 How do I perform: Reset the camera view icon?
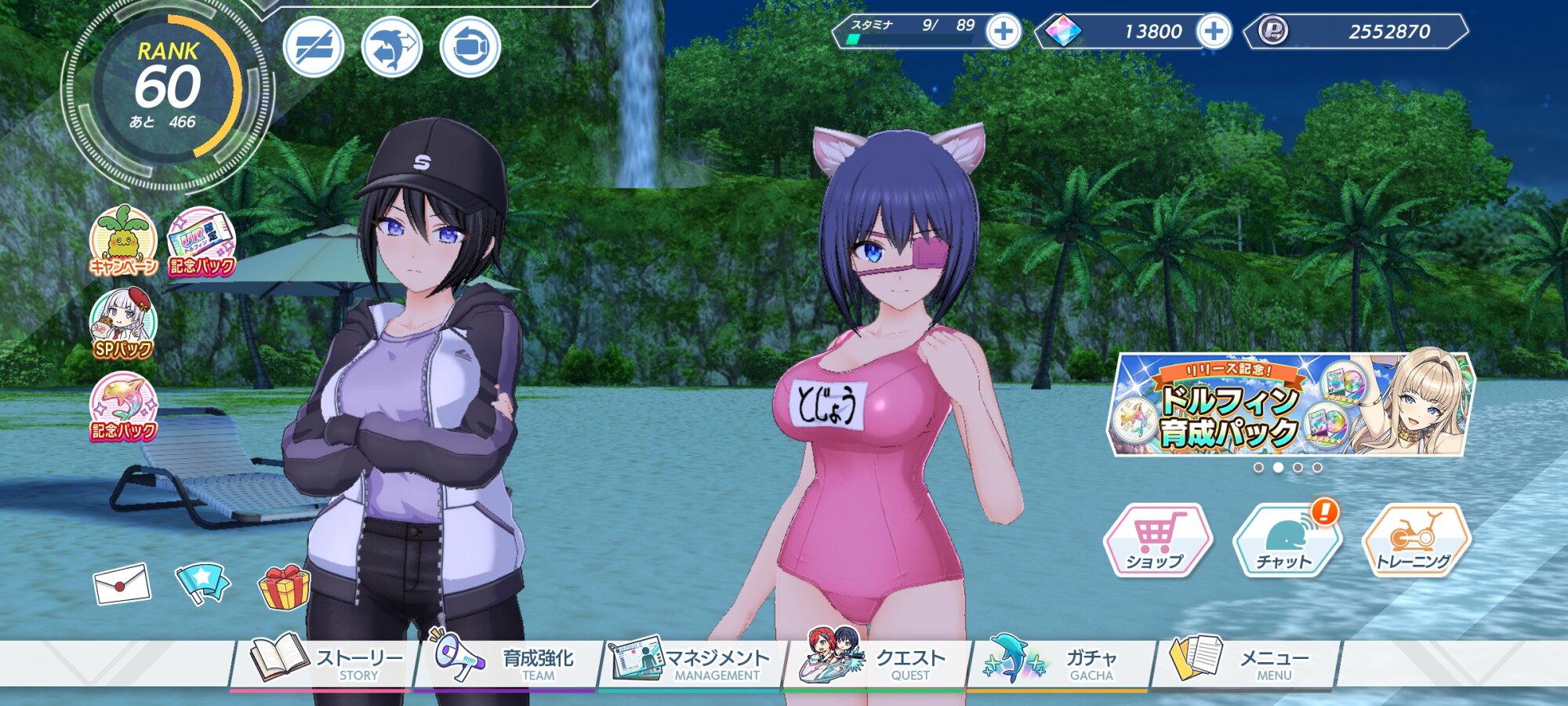click(x=470, y=47)
